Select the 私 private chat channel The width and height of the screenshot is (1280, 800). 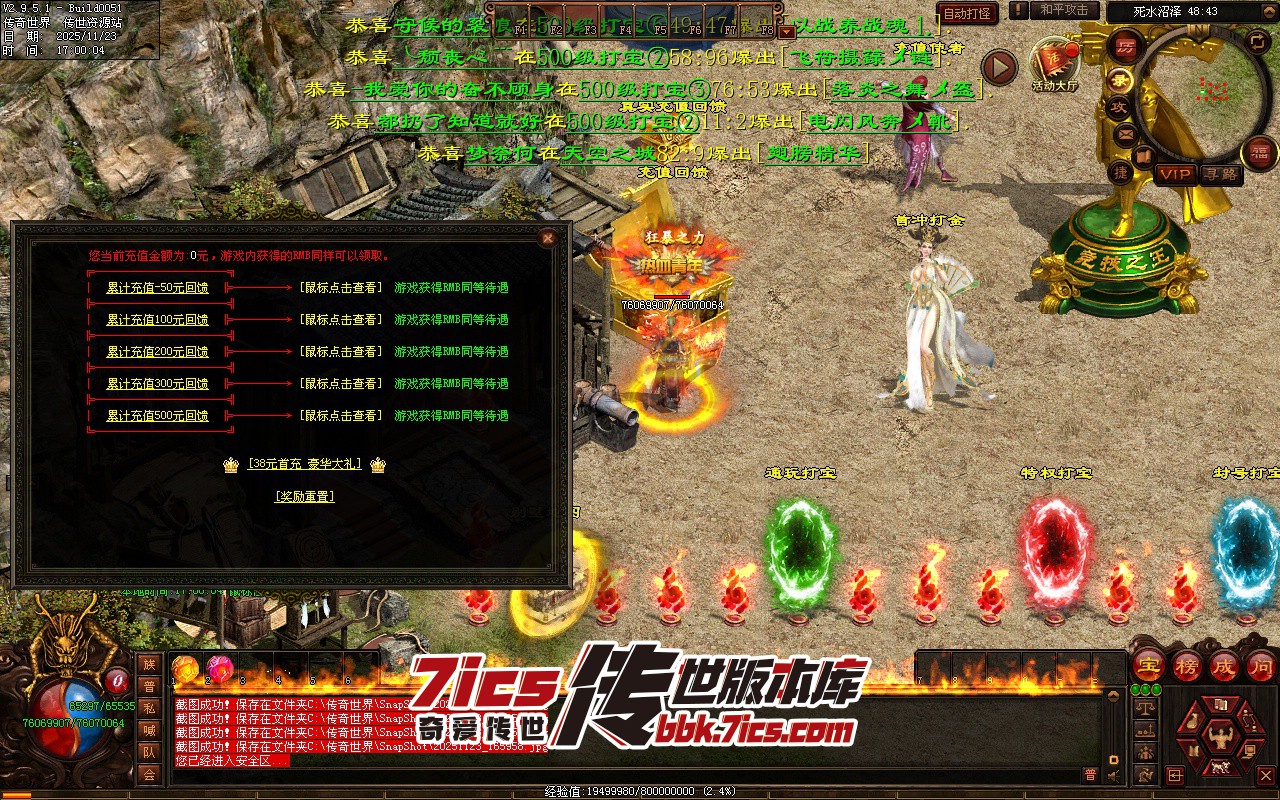(x=149, y=709)
